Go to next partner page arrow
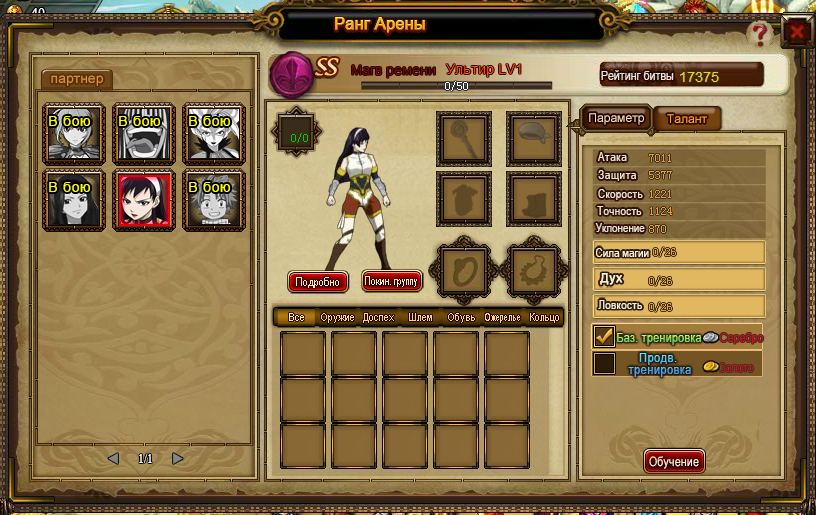The image size is (816, 515). pyautogui.click(x=178, y=459)
